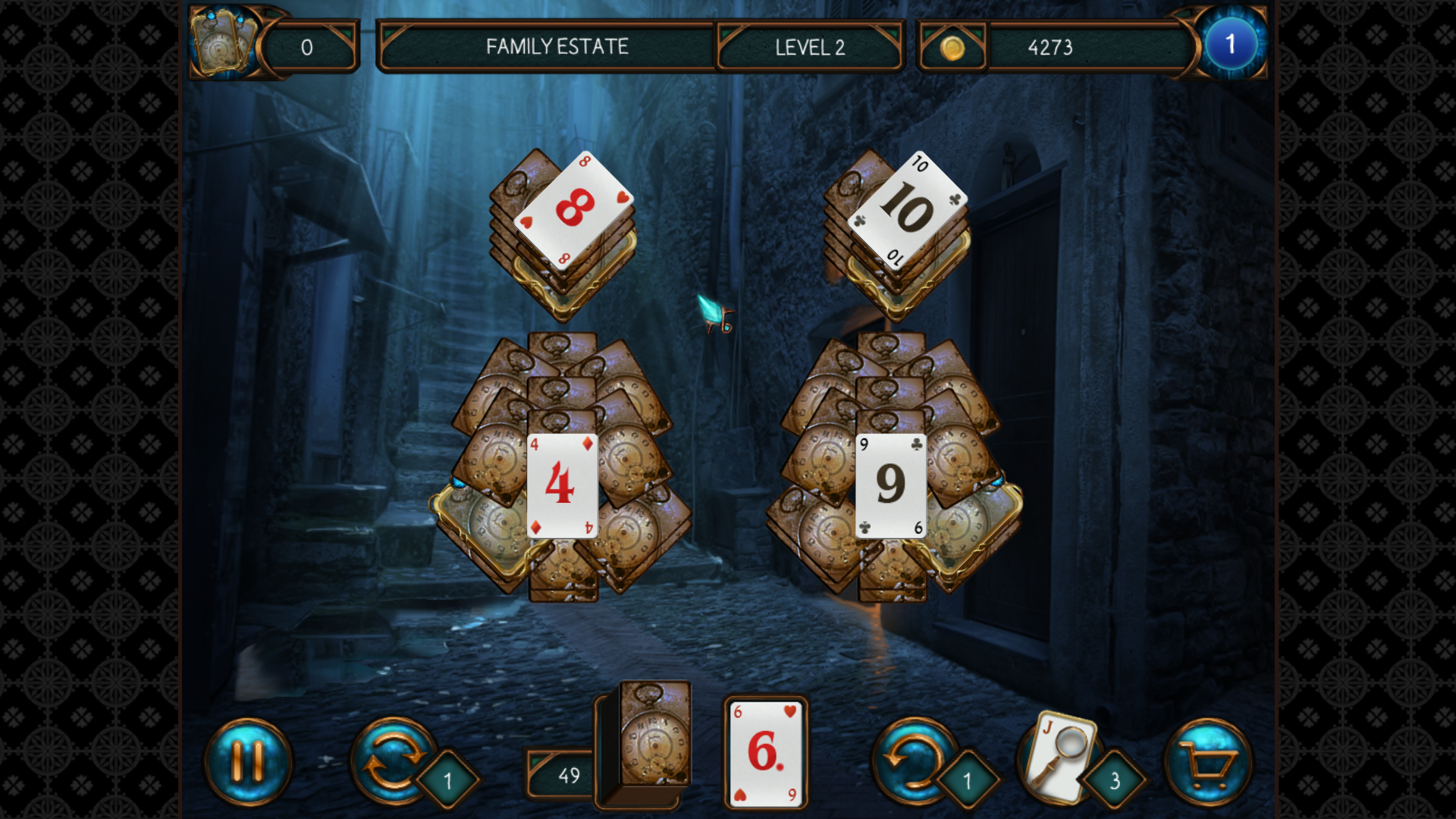Click the coin icon beside 4273

[x=954, y=47]
